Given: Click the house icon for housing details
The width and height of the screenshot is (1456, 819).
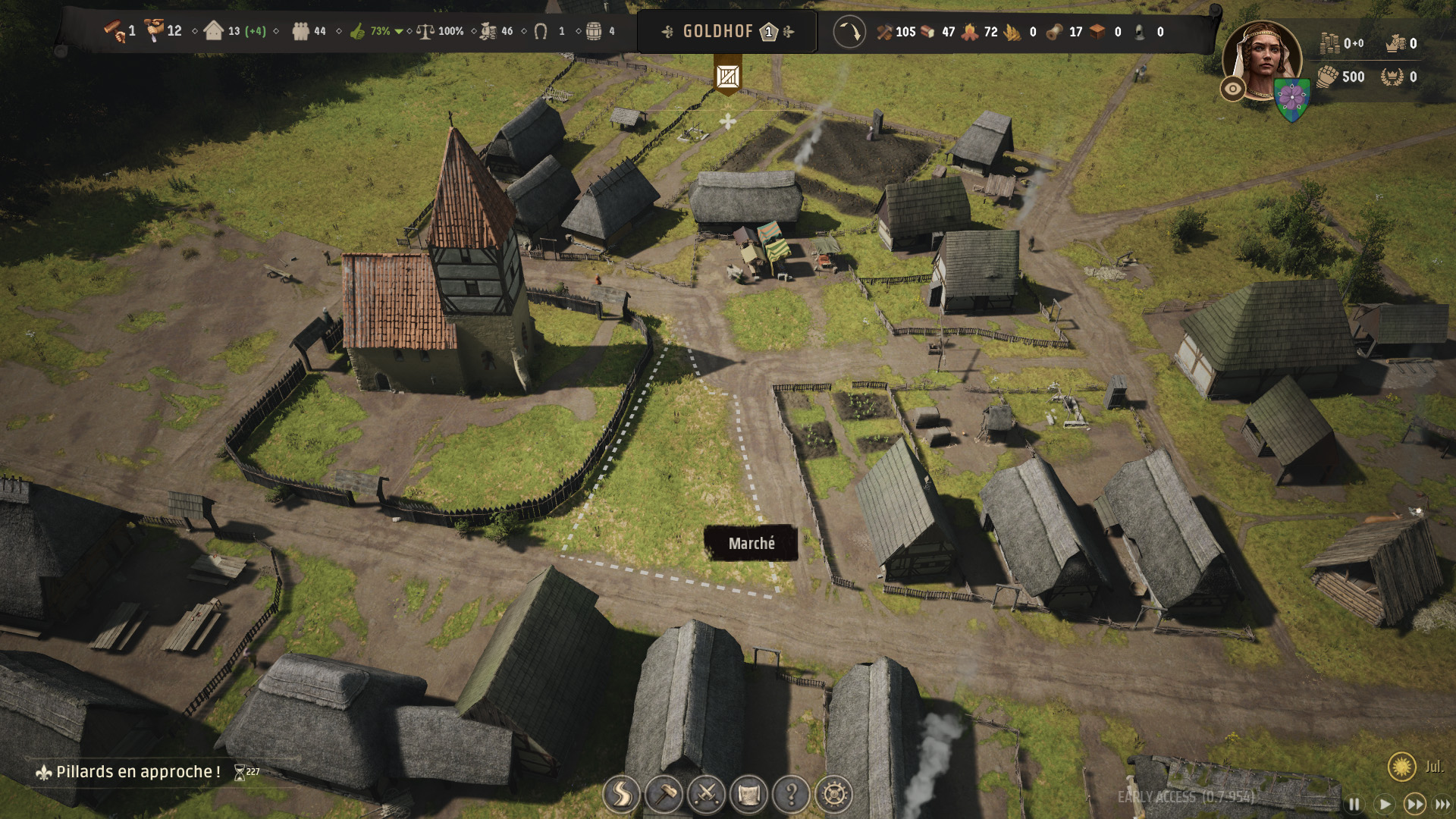Looking at the screenshot, I should pos(214,32).
